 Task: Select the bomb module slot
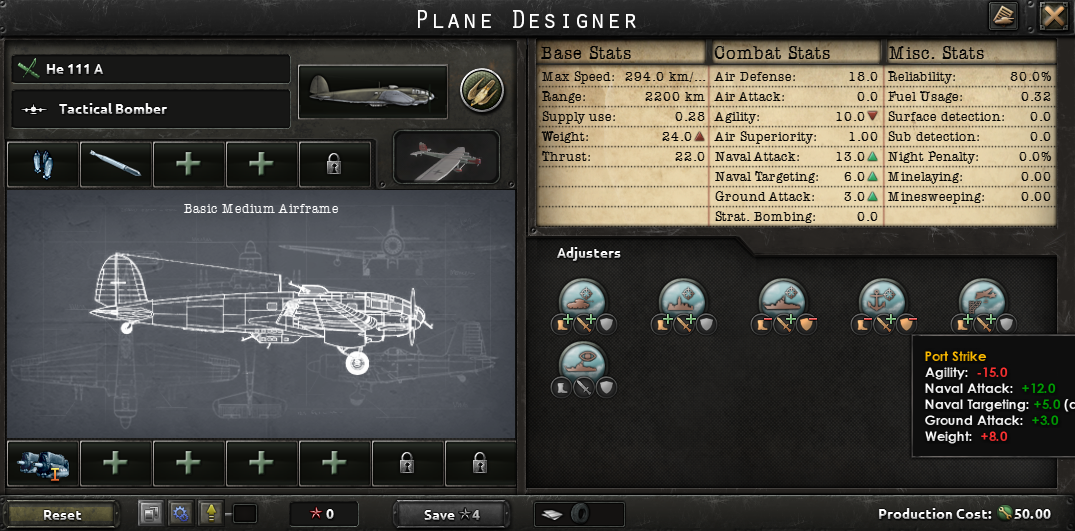pos(43,164)
